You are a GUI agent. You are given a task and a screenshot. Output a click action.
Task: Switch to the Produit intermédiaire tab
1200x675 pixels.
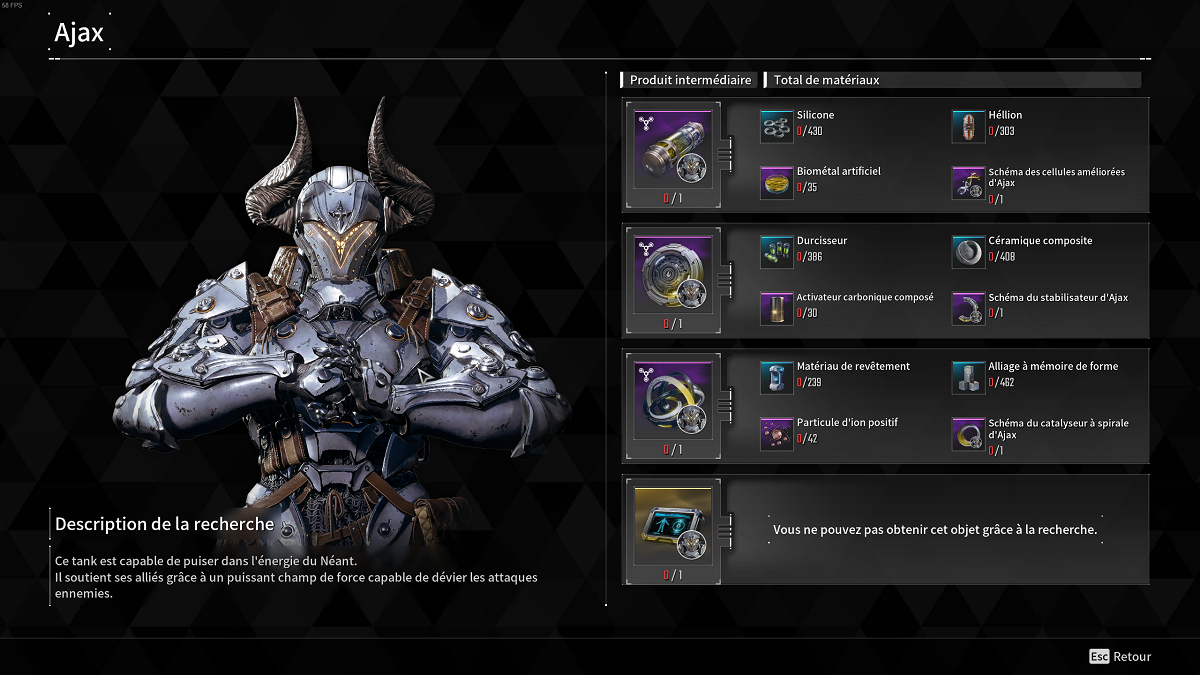690,80
